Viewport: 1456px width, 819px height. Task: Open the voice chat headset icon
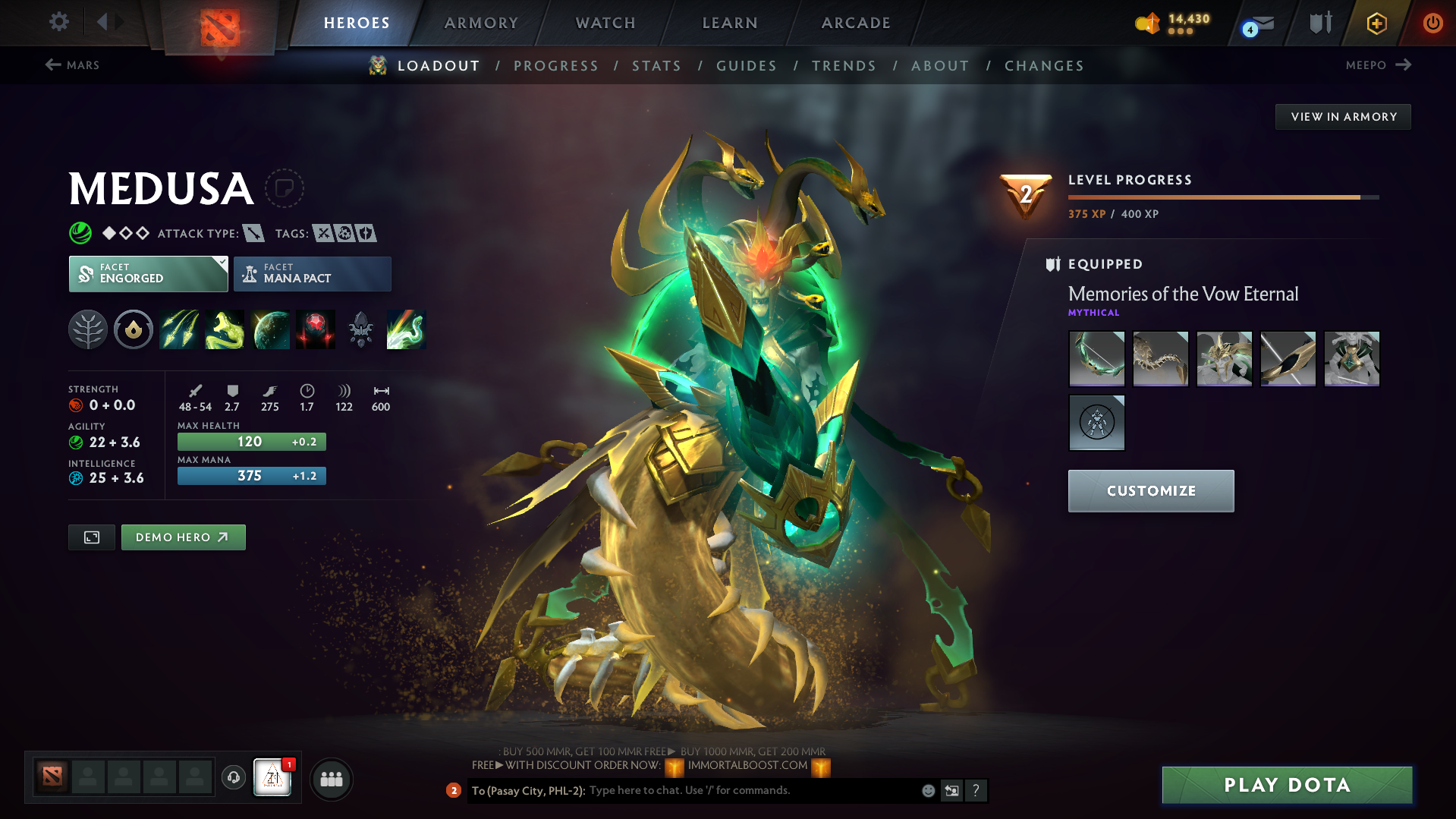pyautogui.click(x=233, y=778)
